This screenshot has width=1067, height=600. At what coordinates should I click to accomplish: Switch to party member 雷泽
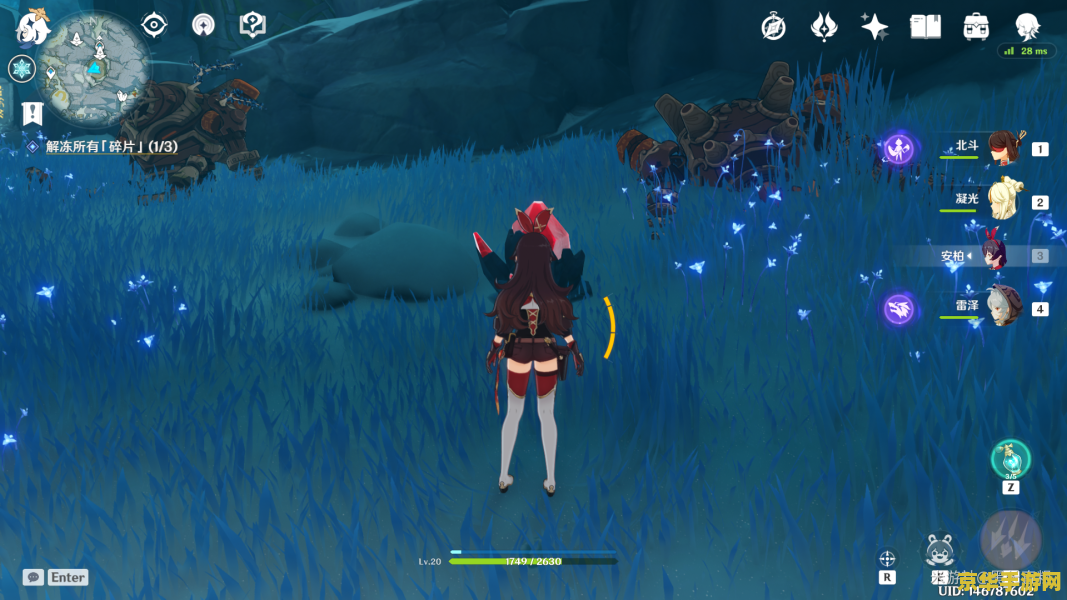coord(1001,307)
